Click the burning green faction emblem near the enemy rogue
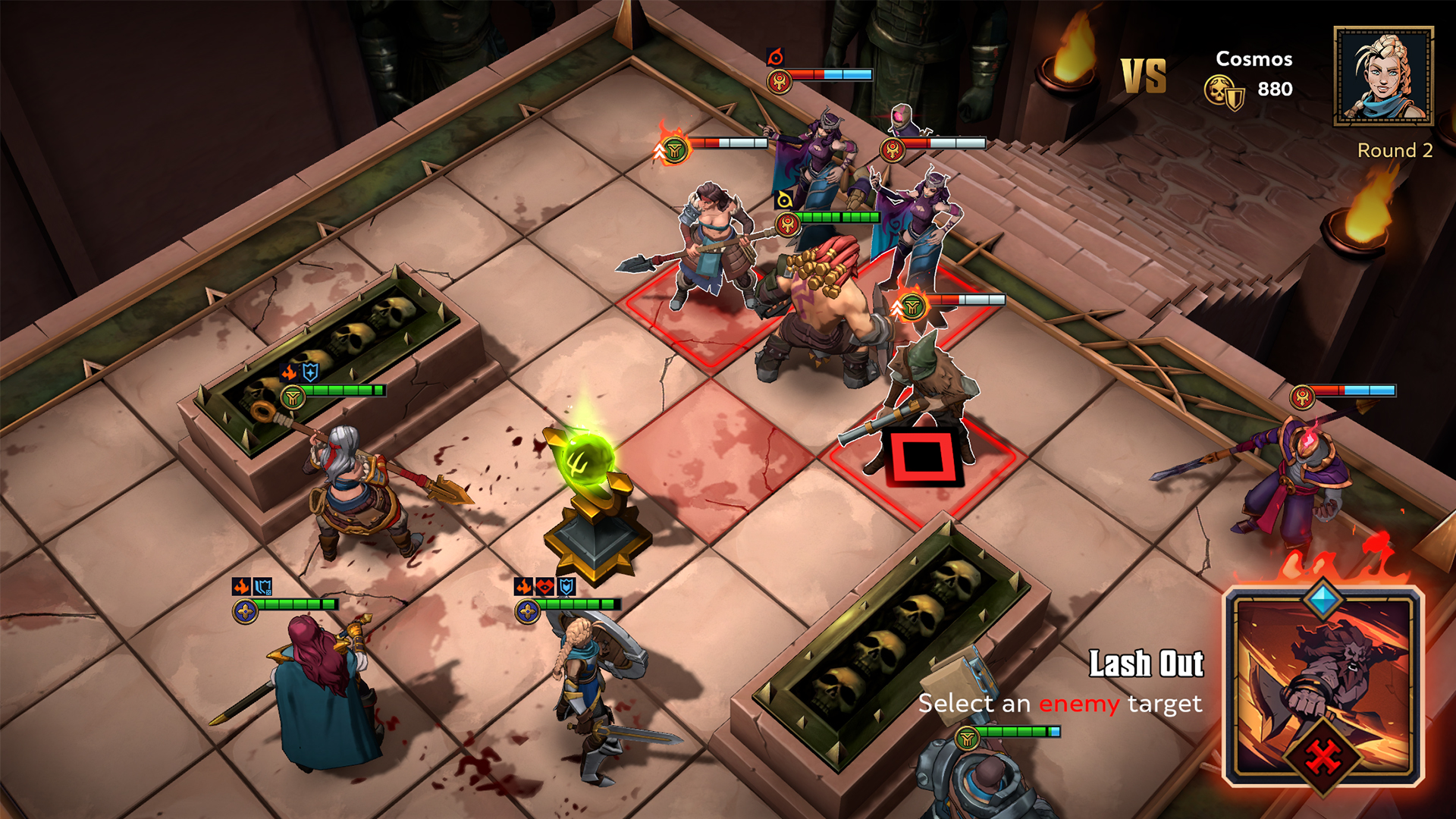The width and height of the screenshot is (1456, 819). click(x=913, y=306)
